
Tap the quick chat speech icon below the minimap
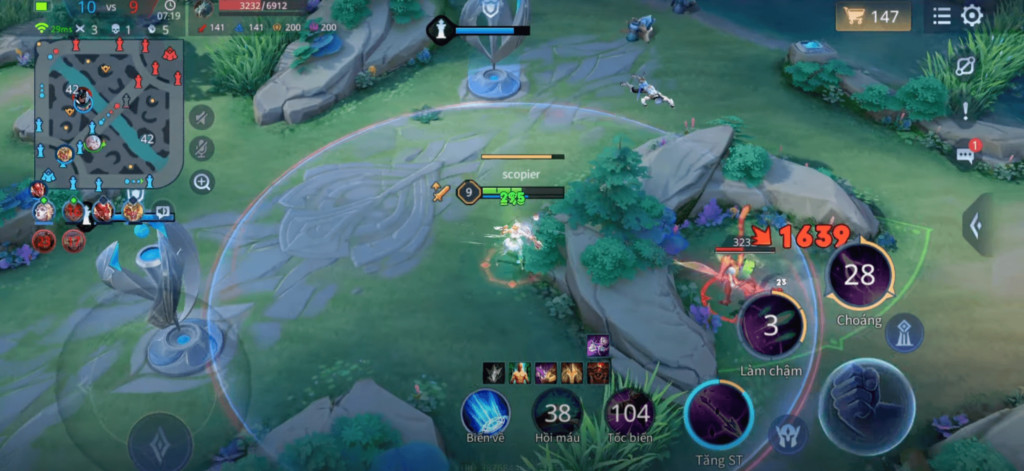(x=162, y=211)
